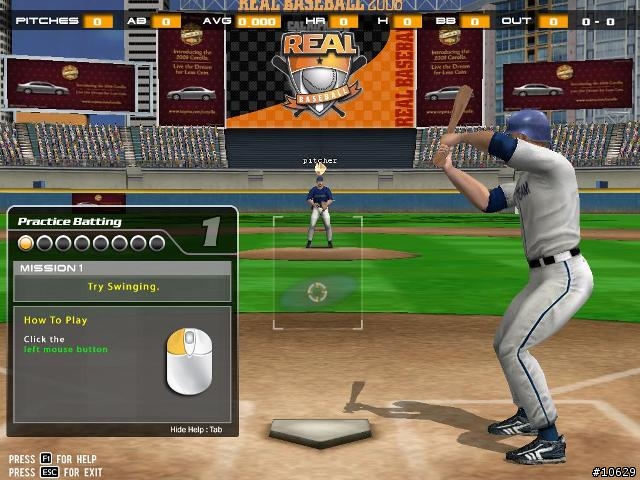Click the batting aim reticle in the strike zone
The height and width of the screenshot is (480, 640).
pos(317,292)
